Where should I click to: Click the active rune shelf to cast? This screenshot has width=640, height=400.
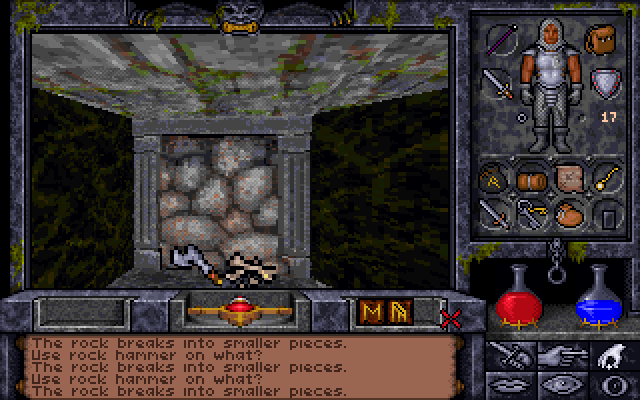386,313
